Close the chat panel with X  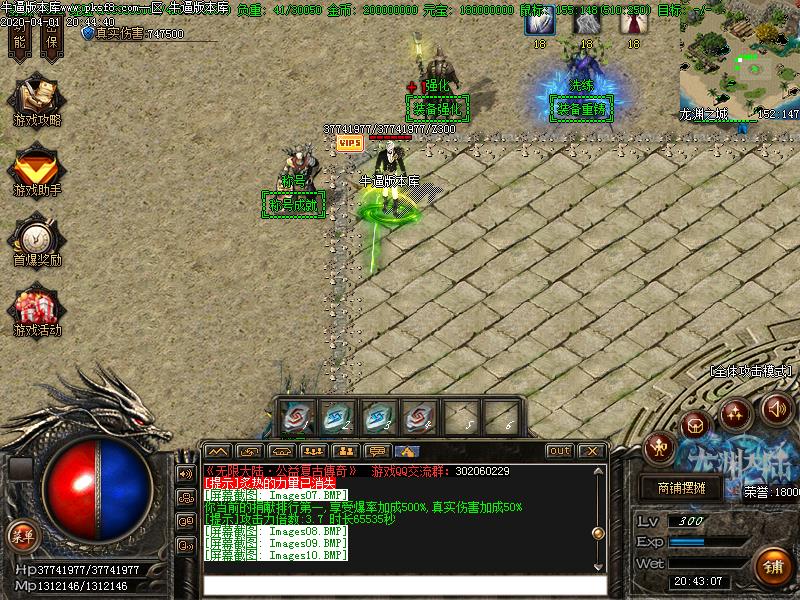(x=591, y=451)
